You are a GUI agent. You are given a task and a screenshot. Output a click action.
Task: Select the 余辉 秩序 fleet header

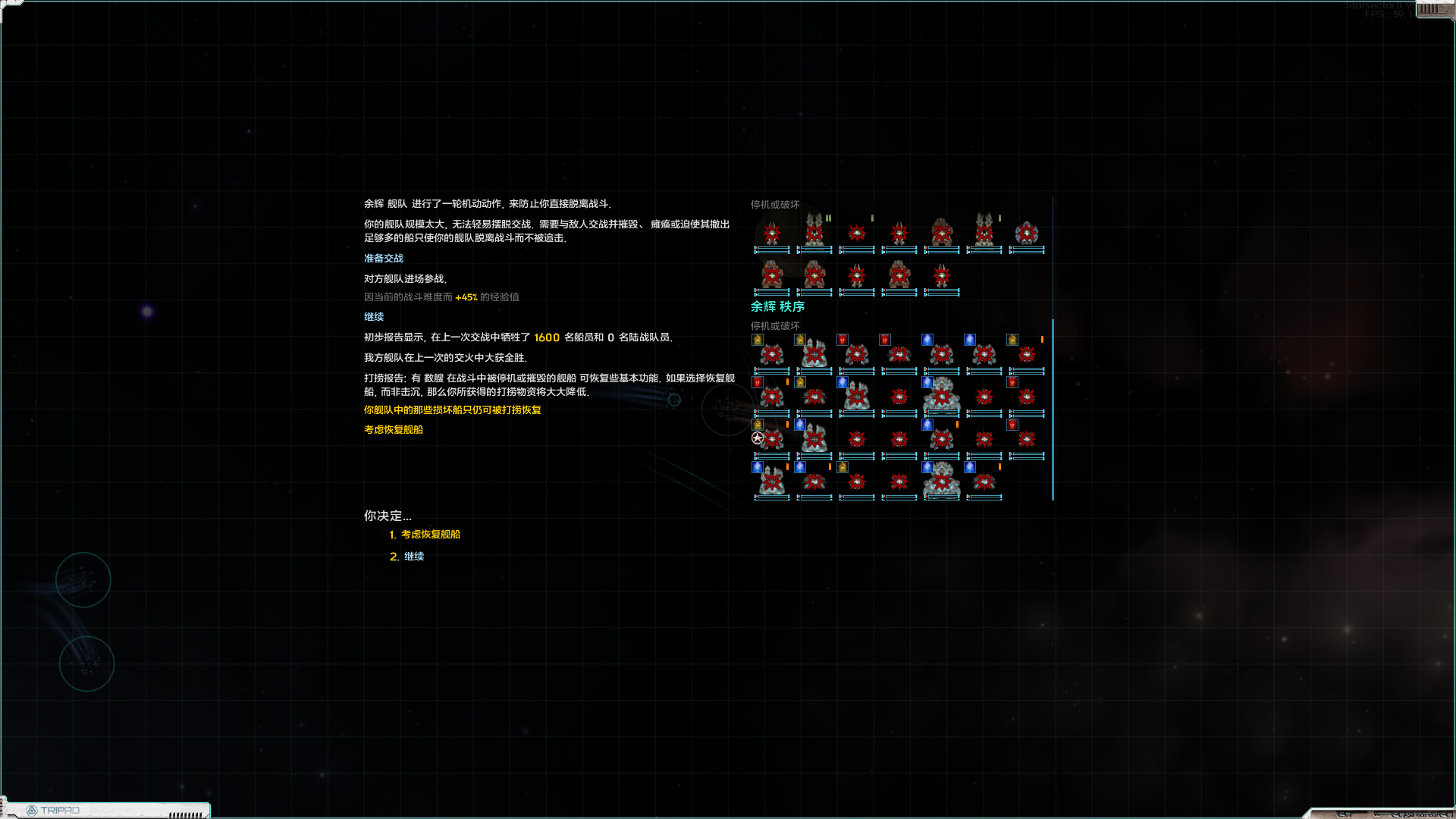click(777, 307)
